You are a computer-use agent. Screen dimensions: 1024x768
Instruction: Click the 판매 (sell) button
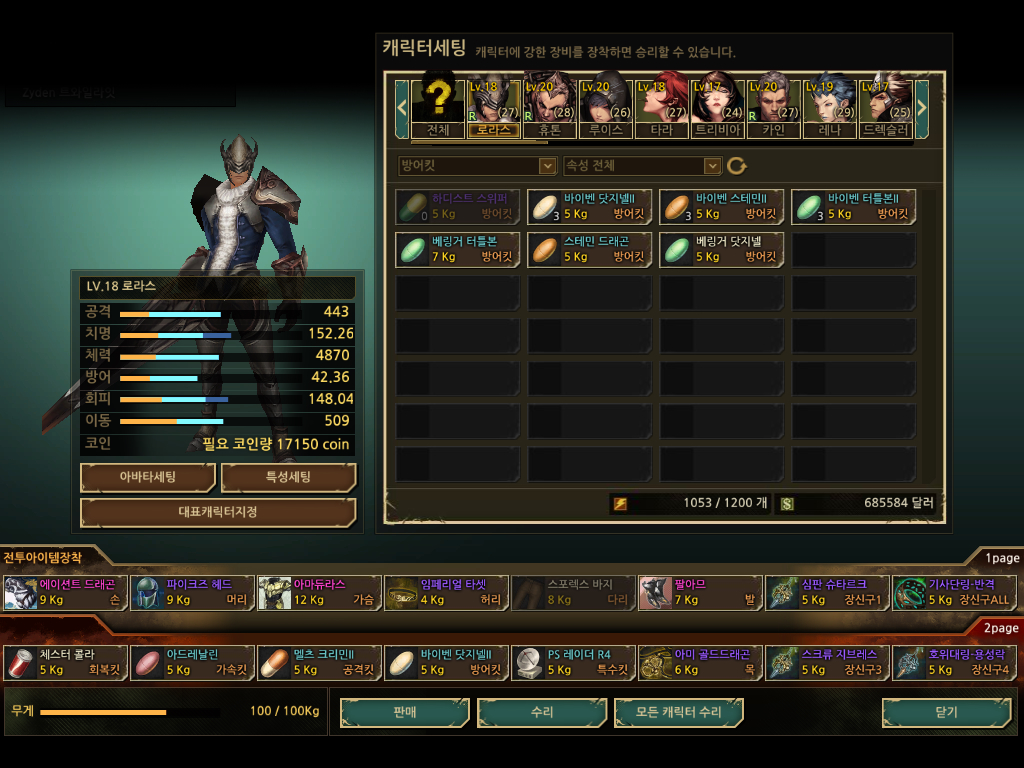[x=405, y=712]
